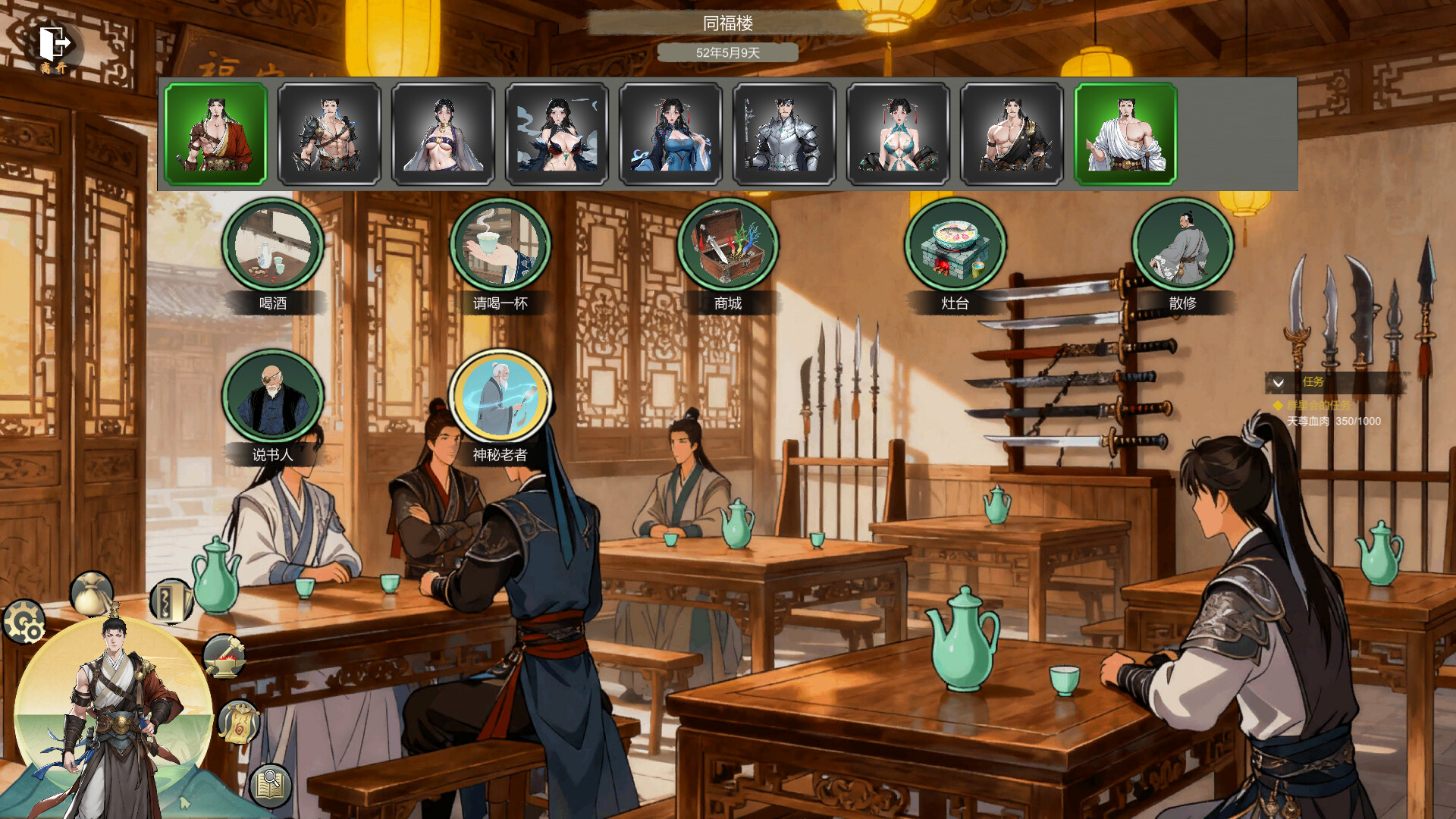Open the 灶台 cooking stove
Viewport: 1456px width, 819px height.
pyautogui.click(x=955, y=246)
